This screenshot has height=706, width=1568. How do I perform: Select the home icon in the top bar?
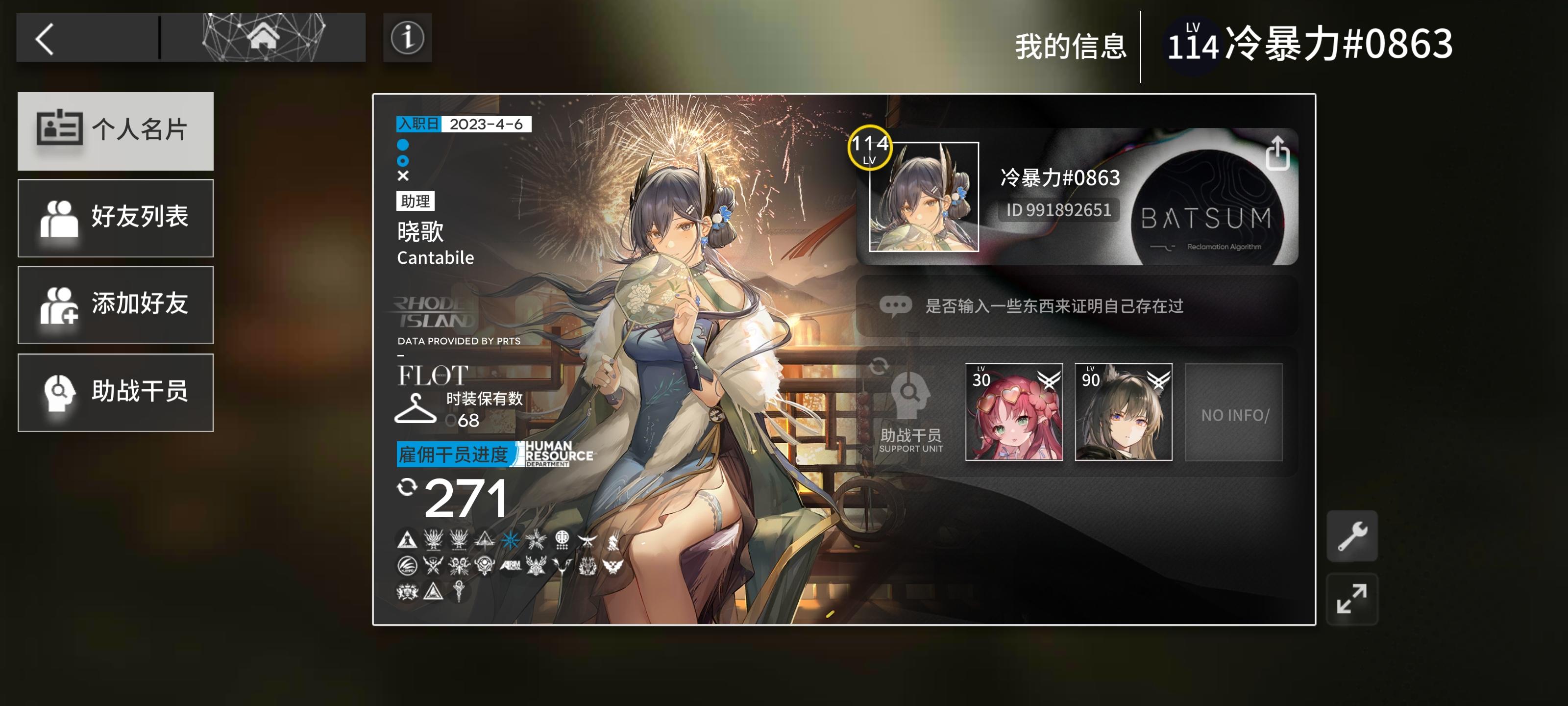coord(263,38)
